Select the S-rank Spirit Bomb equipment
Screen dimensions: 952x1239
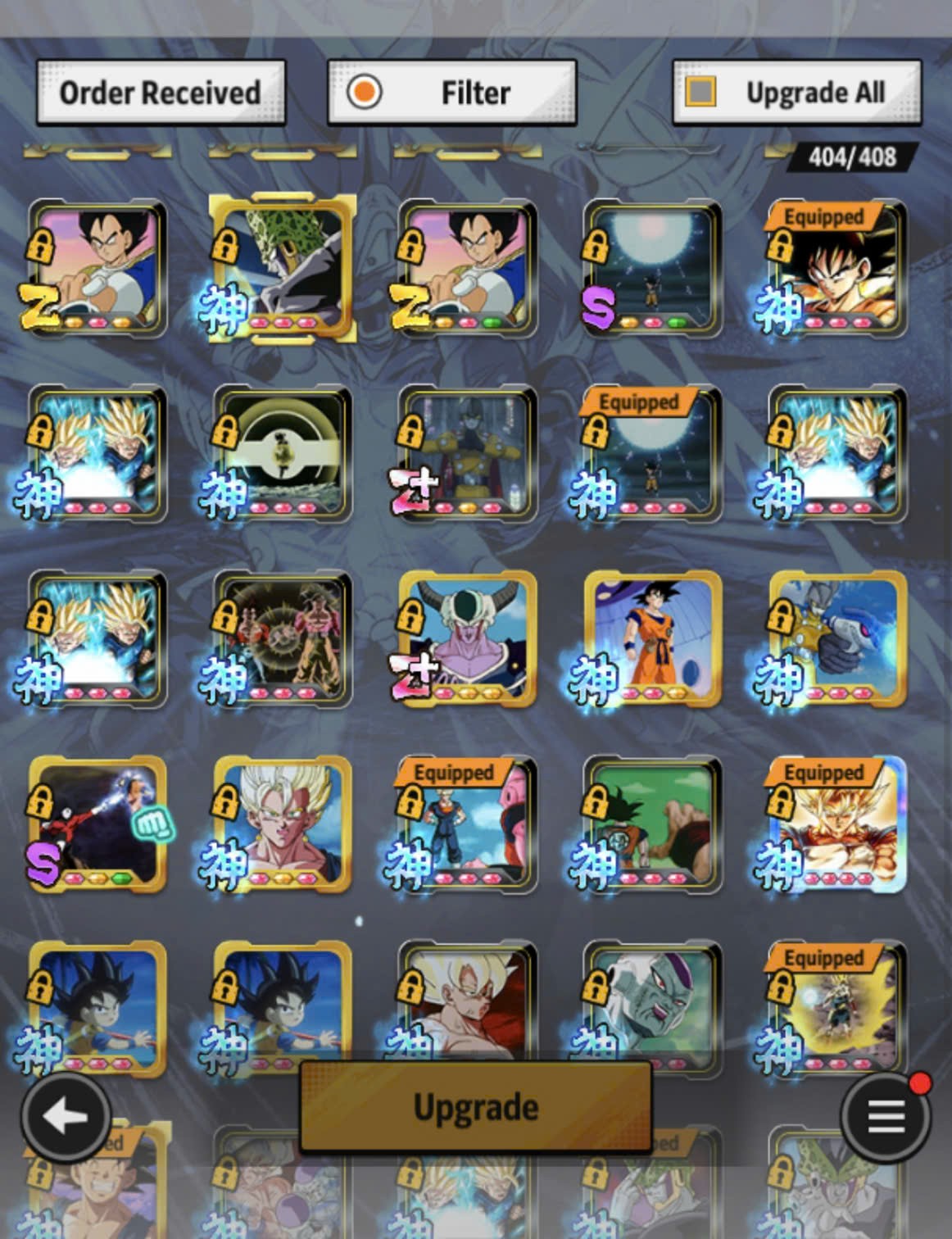pos(652,269)
